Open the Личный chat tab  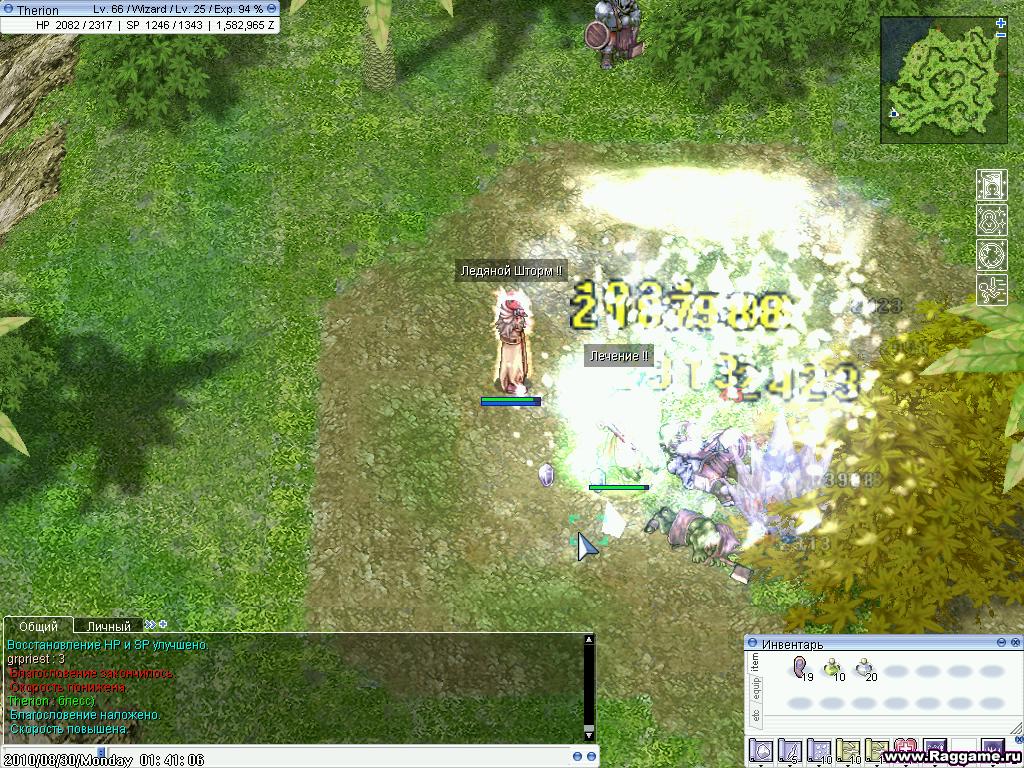coord(108,626)
